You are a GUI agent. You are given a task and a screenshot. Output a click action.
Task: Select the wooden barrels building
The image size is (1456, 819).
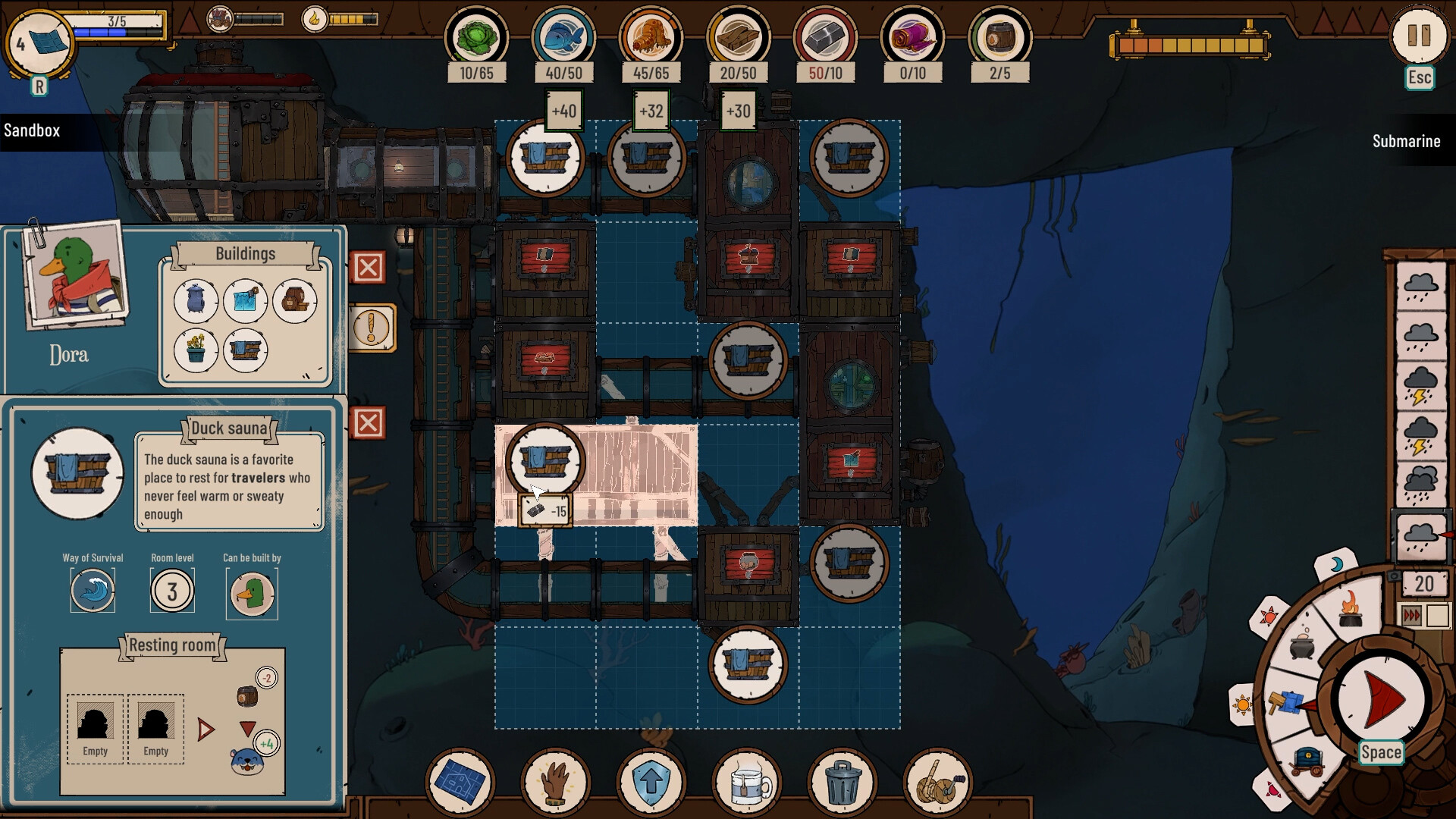tap(295, 301)
